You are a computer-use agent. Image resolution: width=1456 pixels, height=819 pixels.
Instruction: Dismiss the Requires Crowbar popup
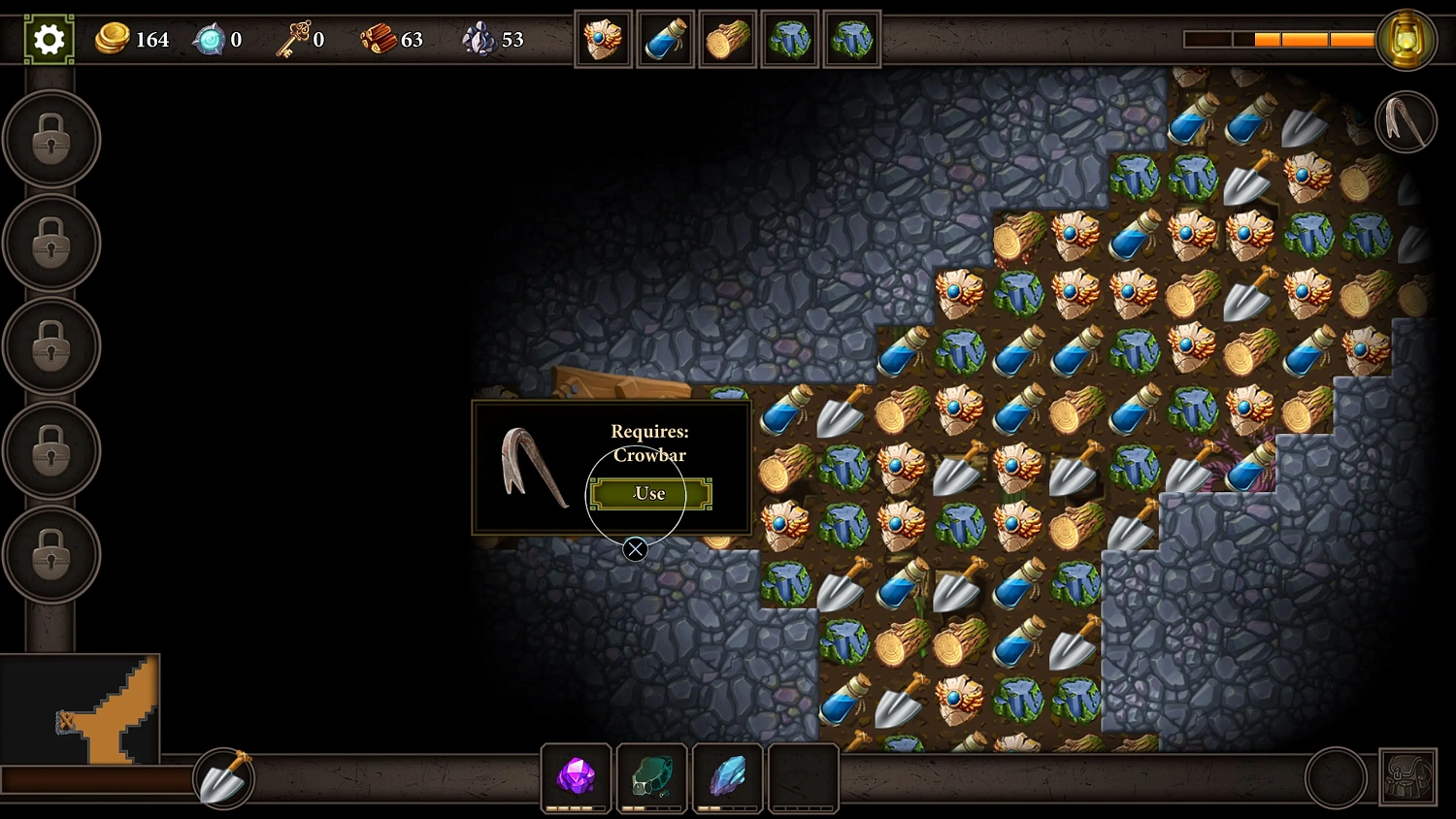tap(636, 549)
